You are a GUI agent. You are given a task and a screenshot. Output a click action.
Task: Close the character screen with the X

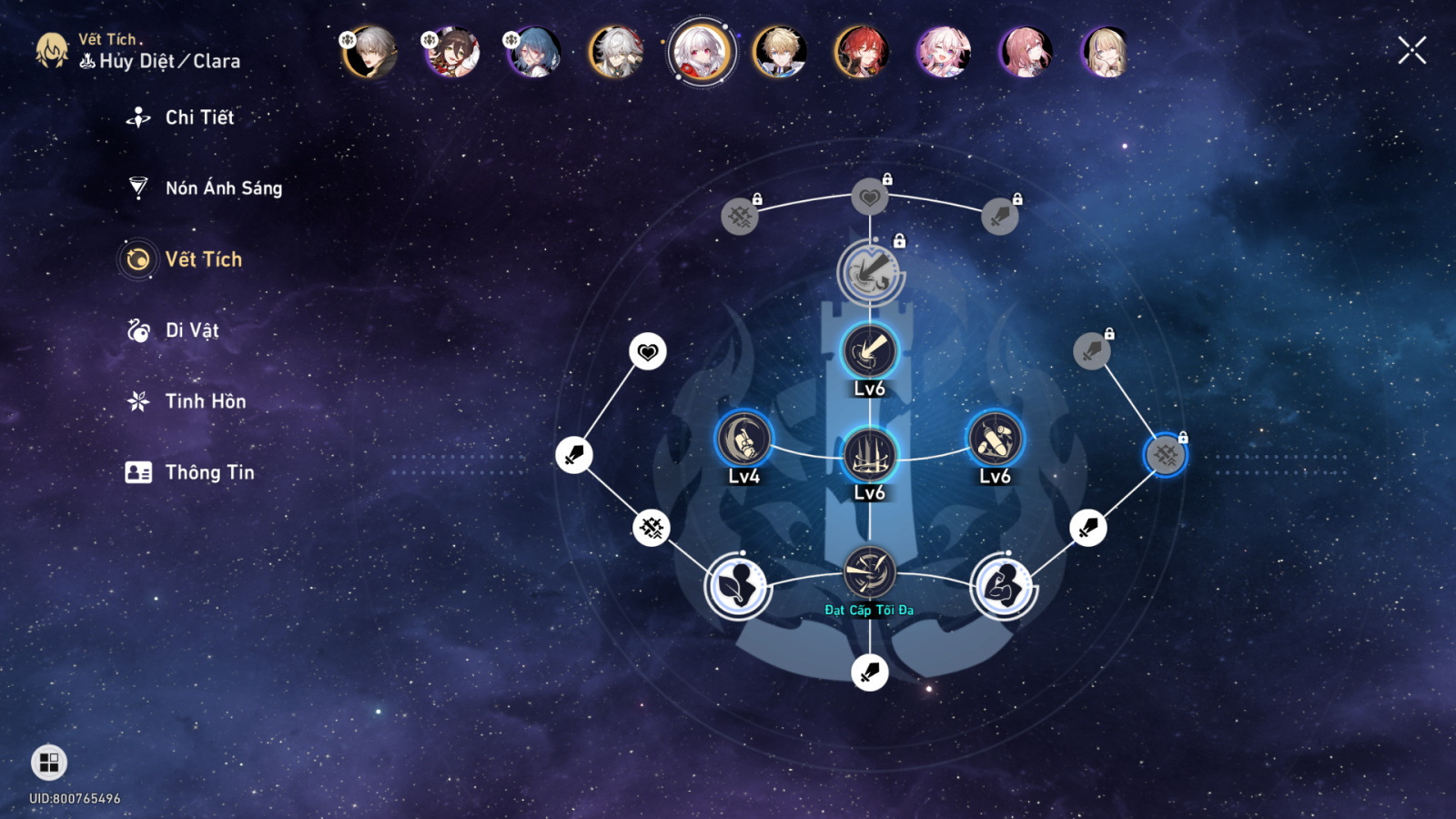[1411, 51]
